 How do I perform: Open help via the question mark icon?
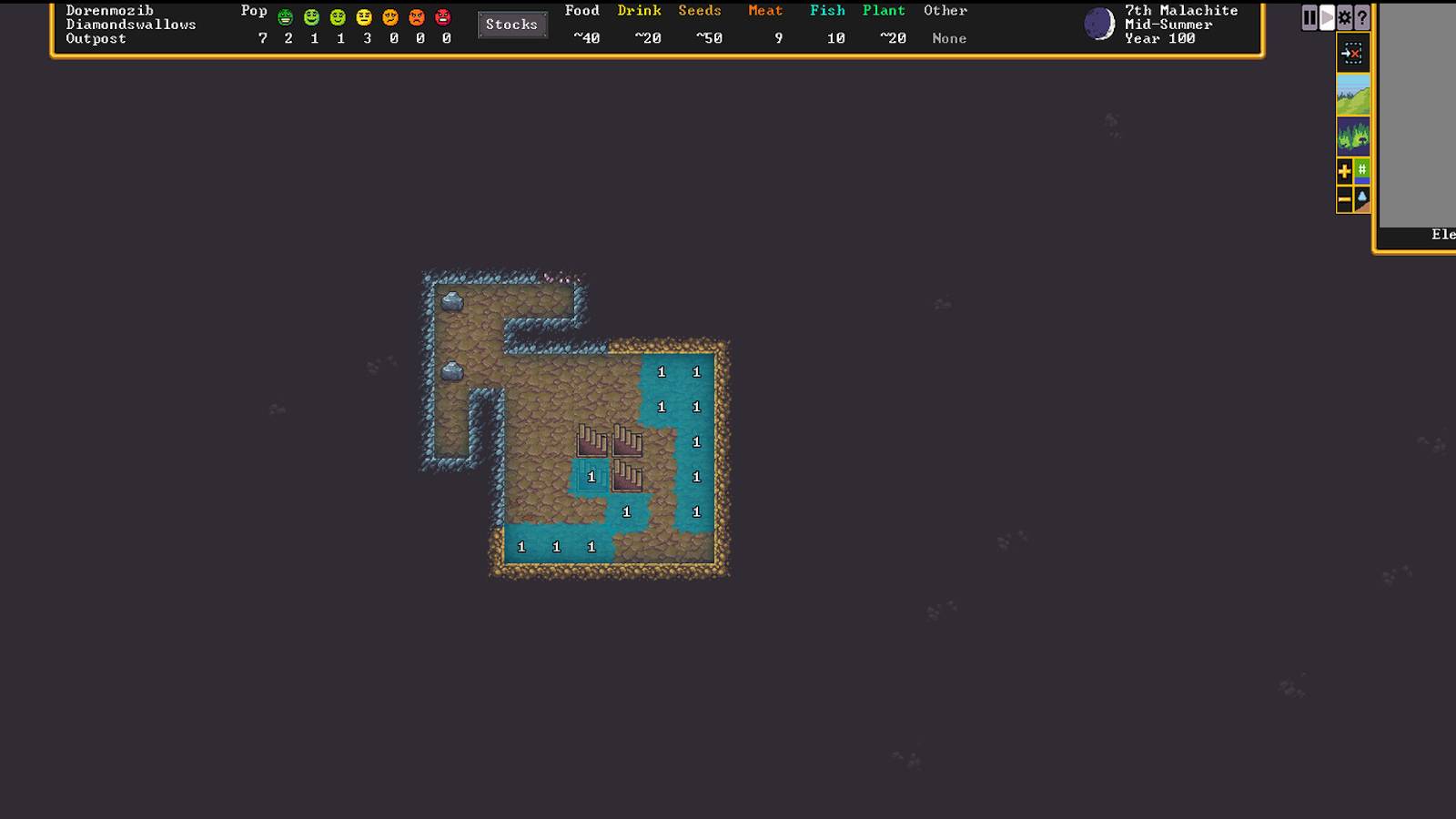(x=1360, y=15)
